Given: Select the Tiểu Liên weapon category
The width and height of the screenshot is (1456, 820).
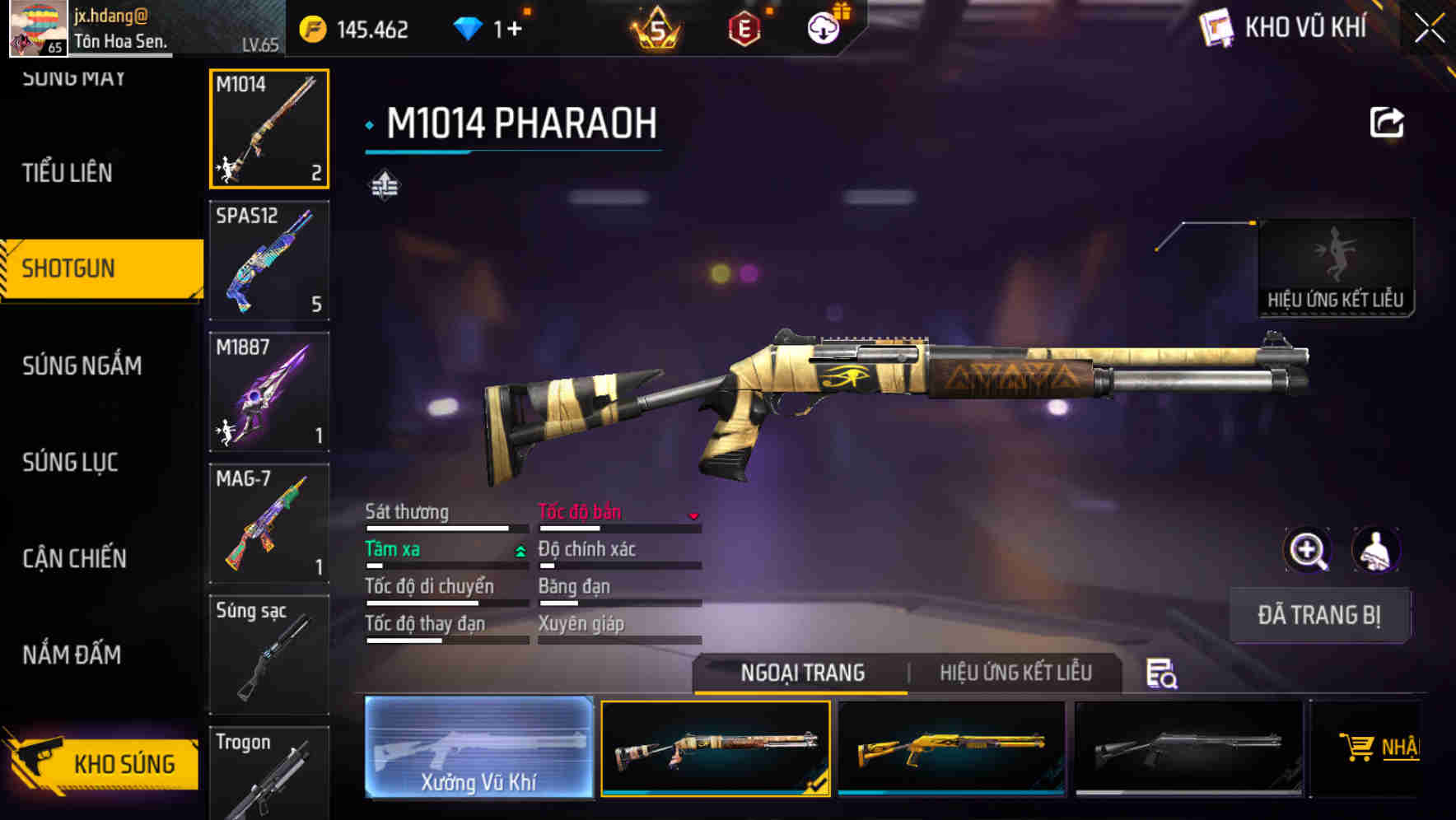Looking at the screenshot, I should [x=68, y=173].
